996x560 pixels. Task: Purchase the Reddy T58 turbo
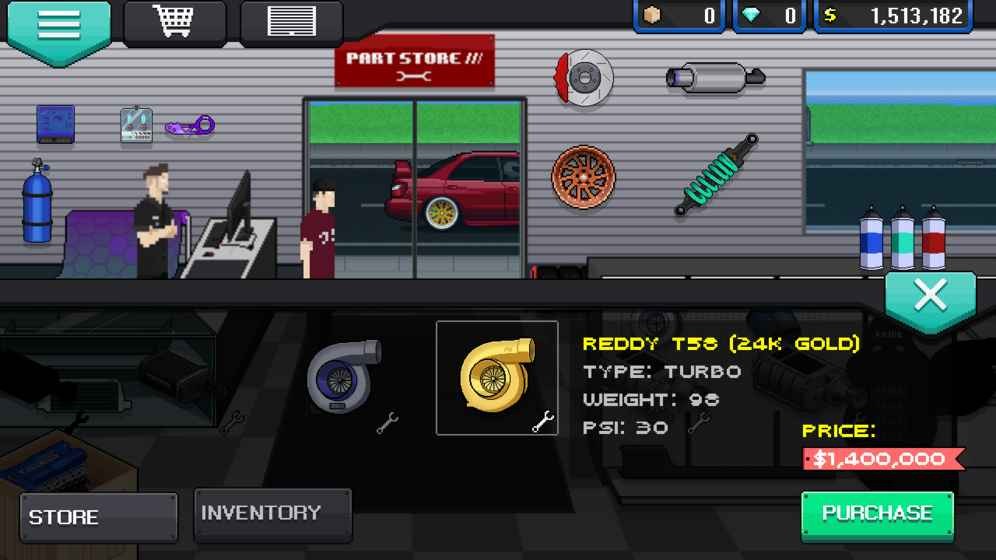877,514
